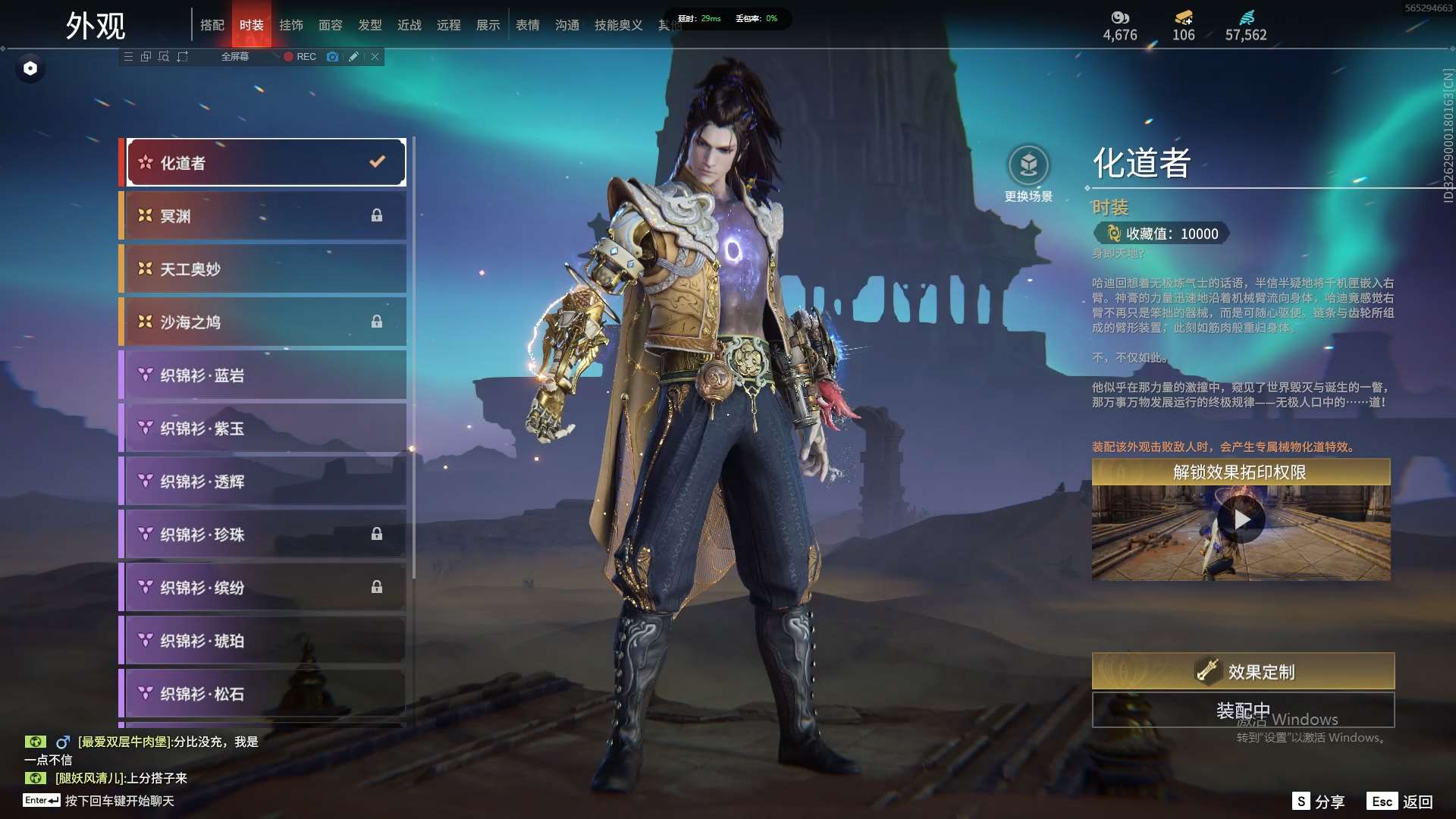The image size is (1456, 819).
Task: Choose the 表情 emote tab
Action: coord(528,25)
